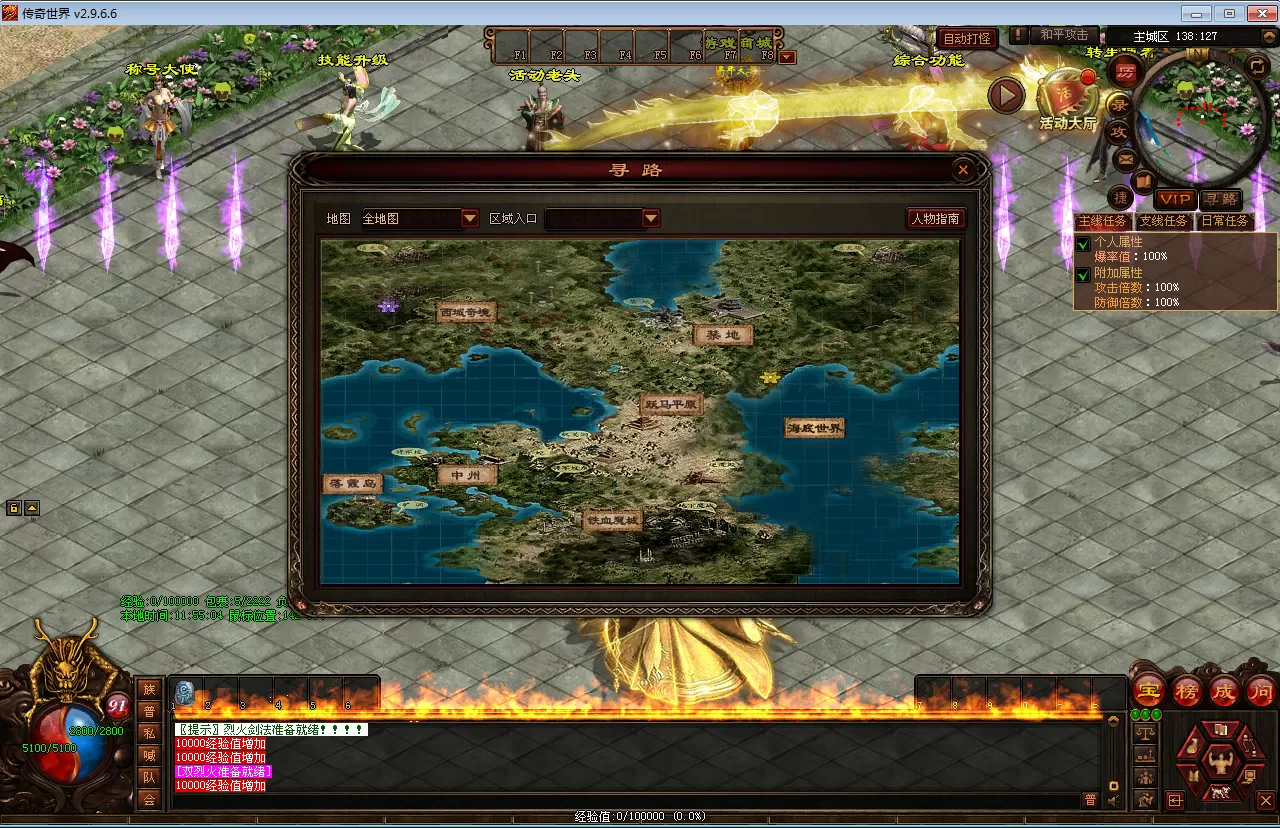Expand the 区域入口 dropdown
This screenshot has width=1280, height=828.
click(651, 218)
